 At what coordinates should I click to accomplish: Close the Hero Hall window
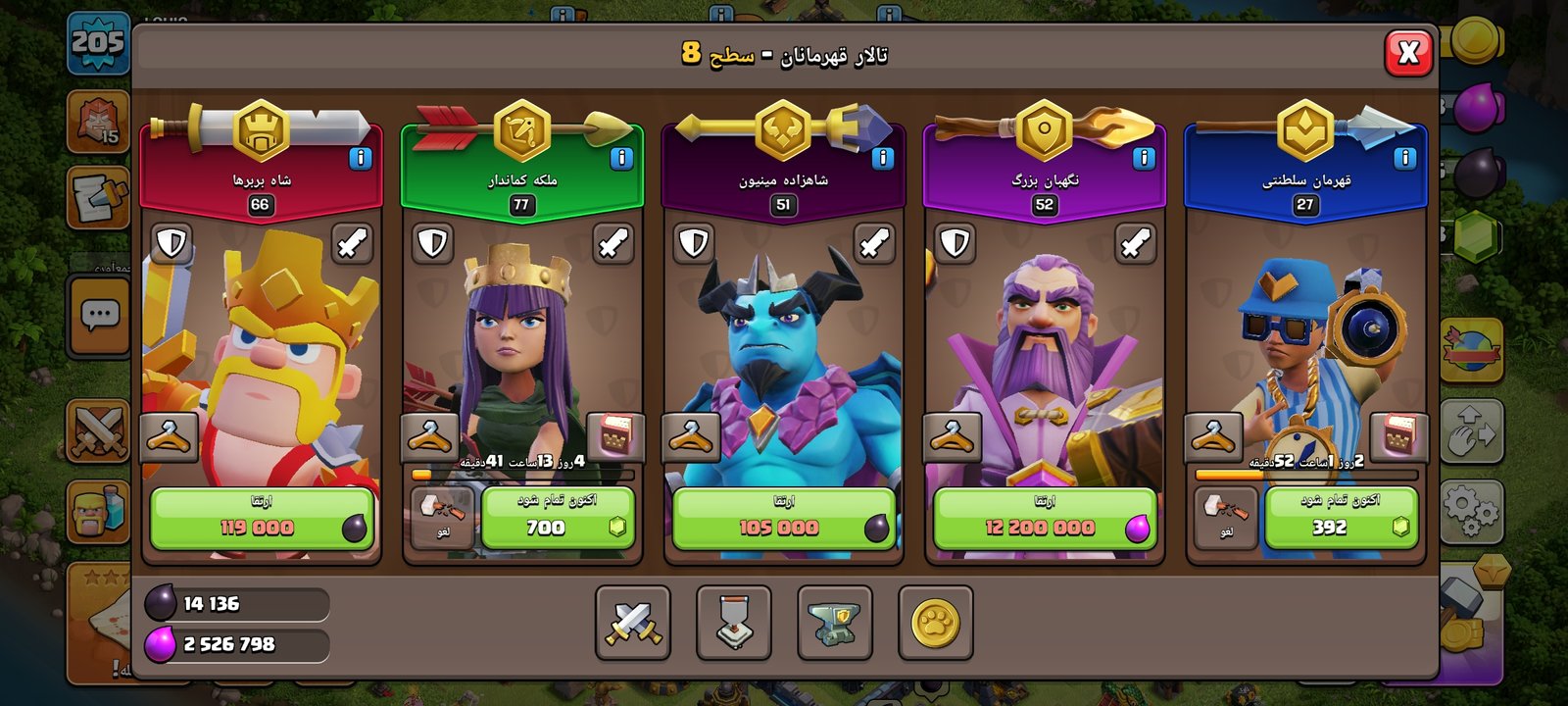(1408, 52)
